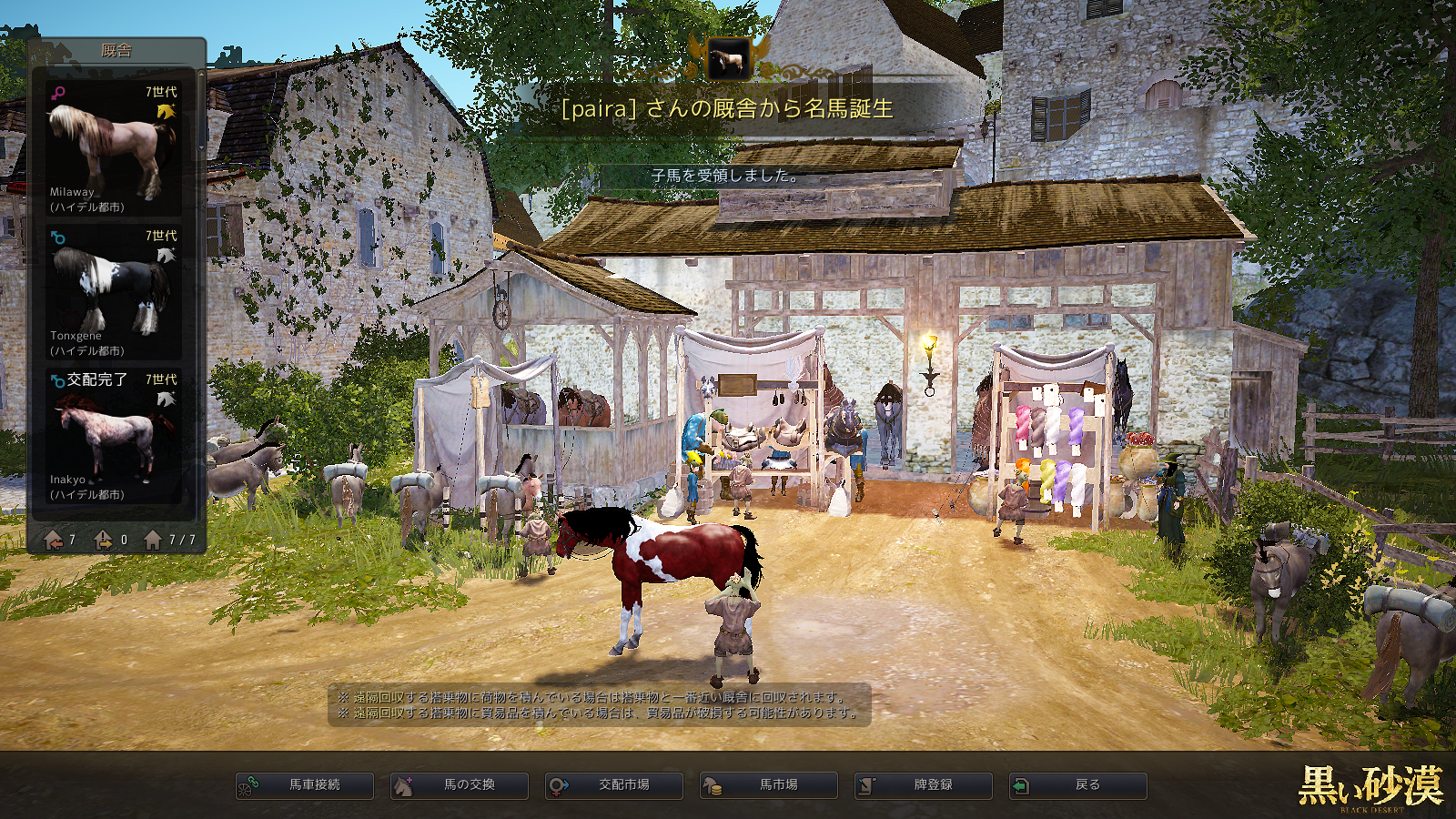The width and height of the screenshot is (1456, 819).
Task: Return with the 戻る button
Action: pos(1078,785)
